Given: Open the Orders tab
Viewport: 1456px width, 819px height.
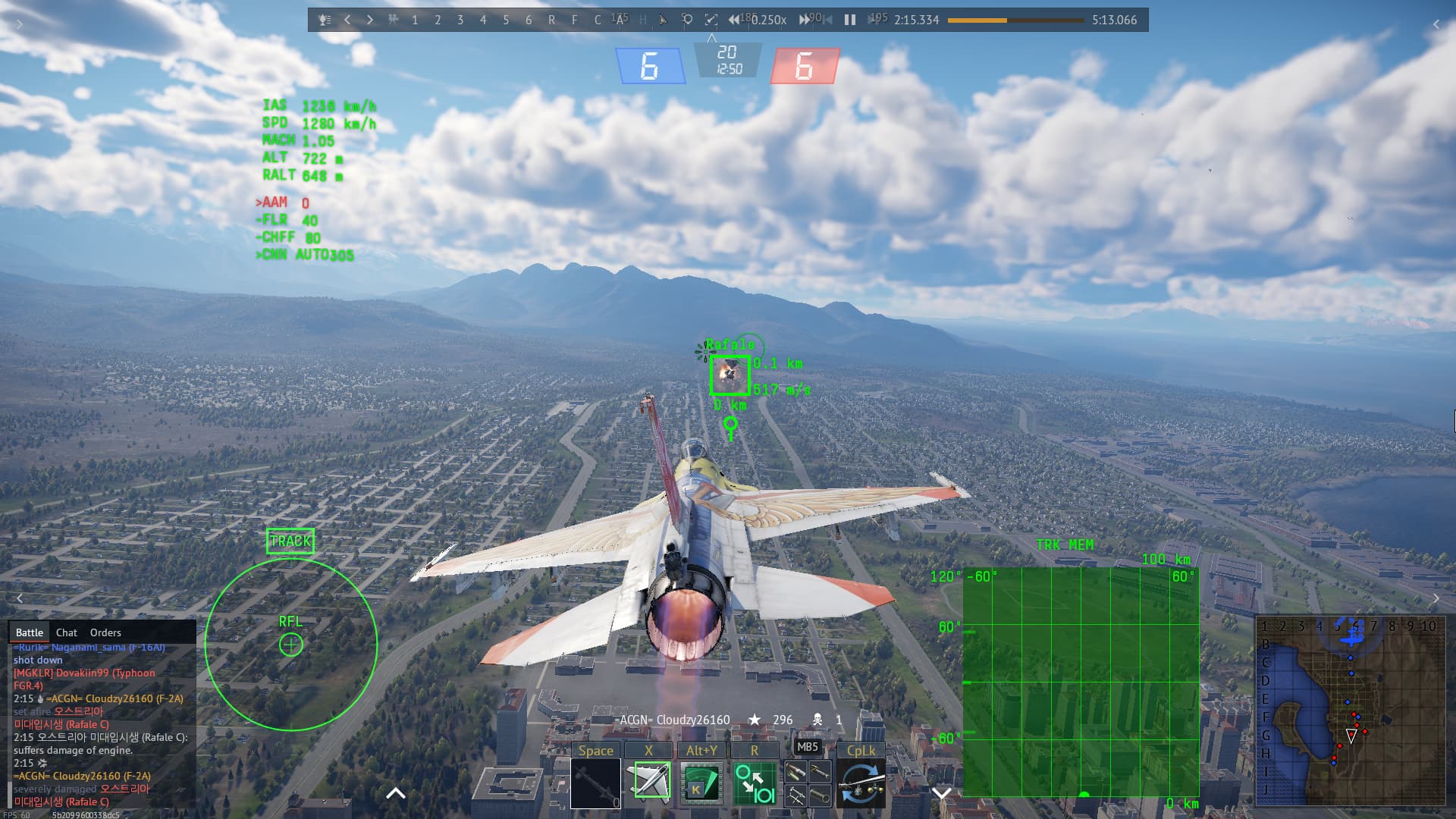Looking at the screenshot, I should 105,632.
